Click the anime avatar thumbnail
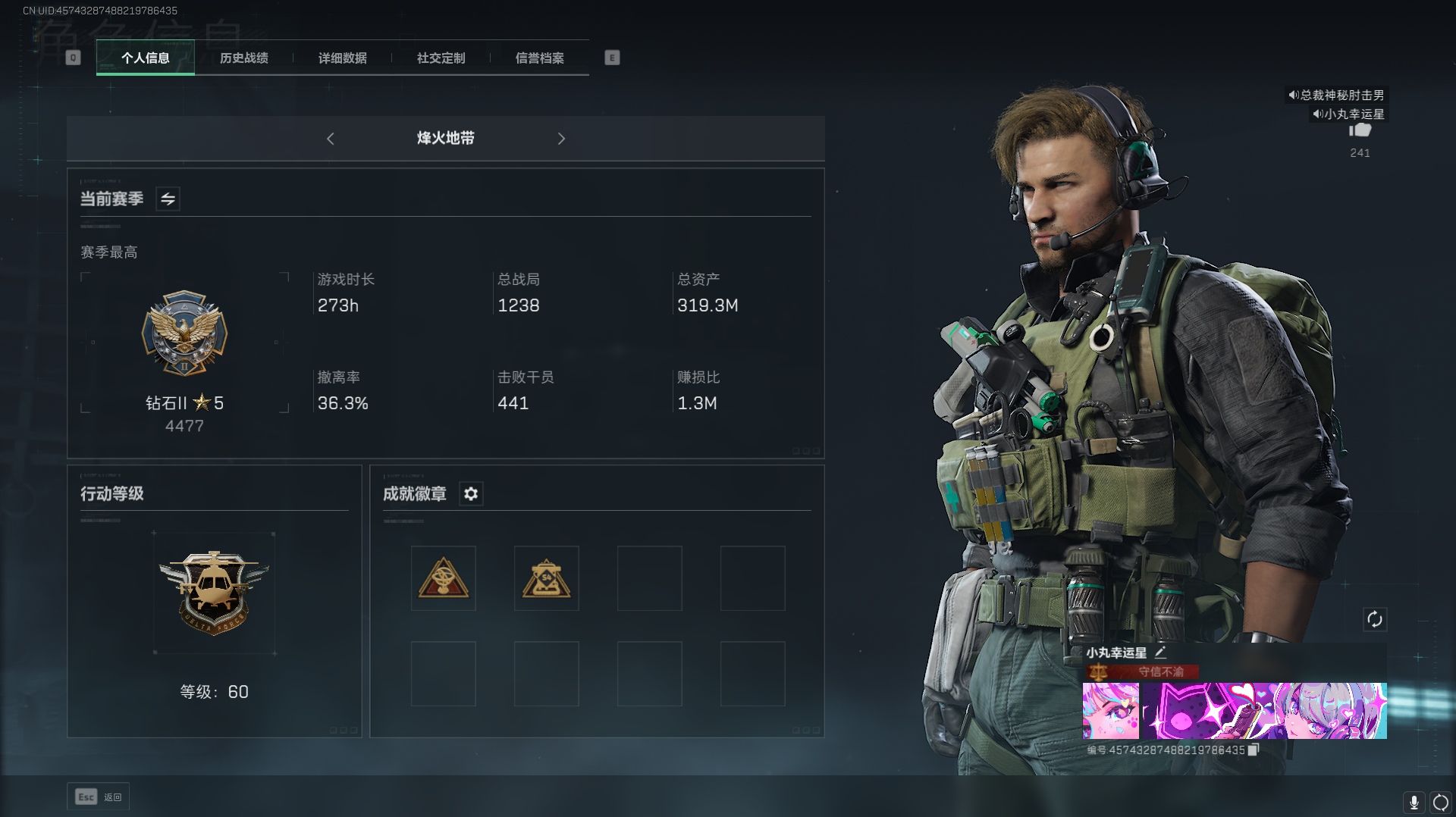 (1111, 711)
